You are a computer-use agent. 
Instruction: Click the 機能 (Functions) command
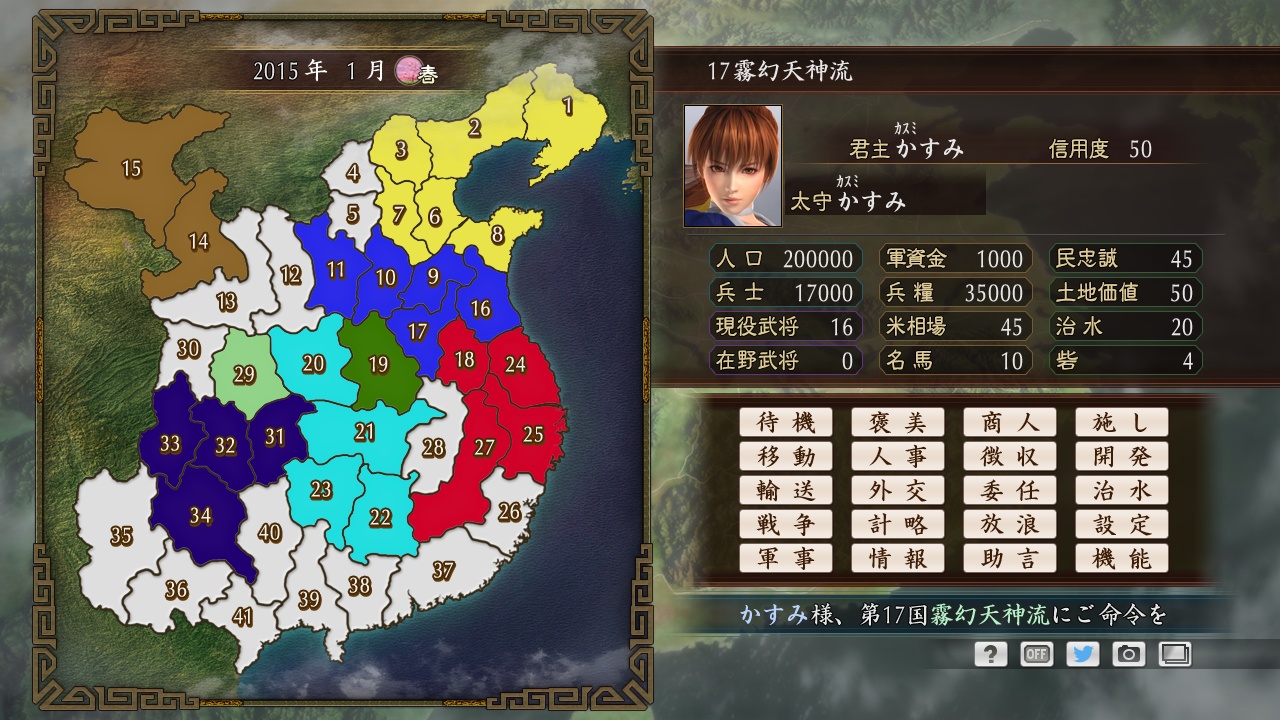coord(1122,558)
